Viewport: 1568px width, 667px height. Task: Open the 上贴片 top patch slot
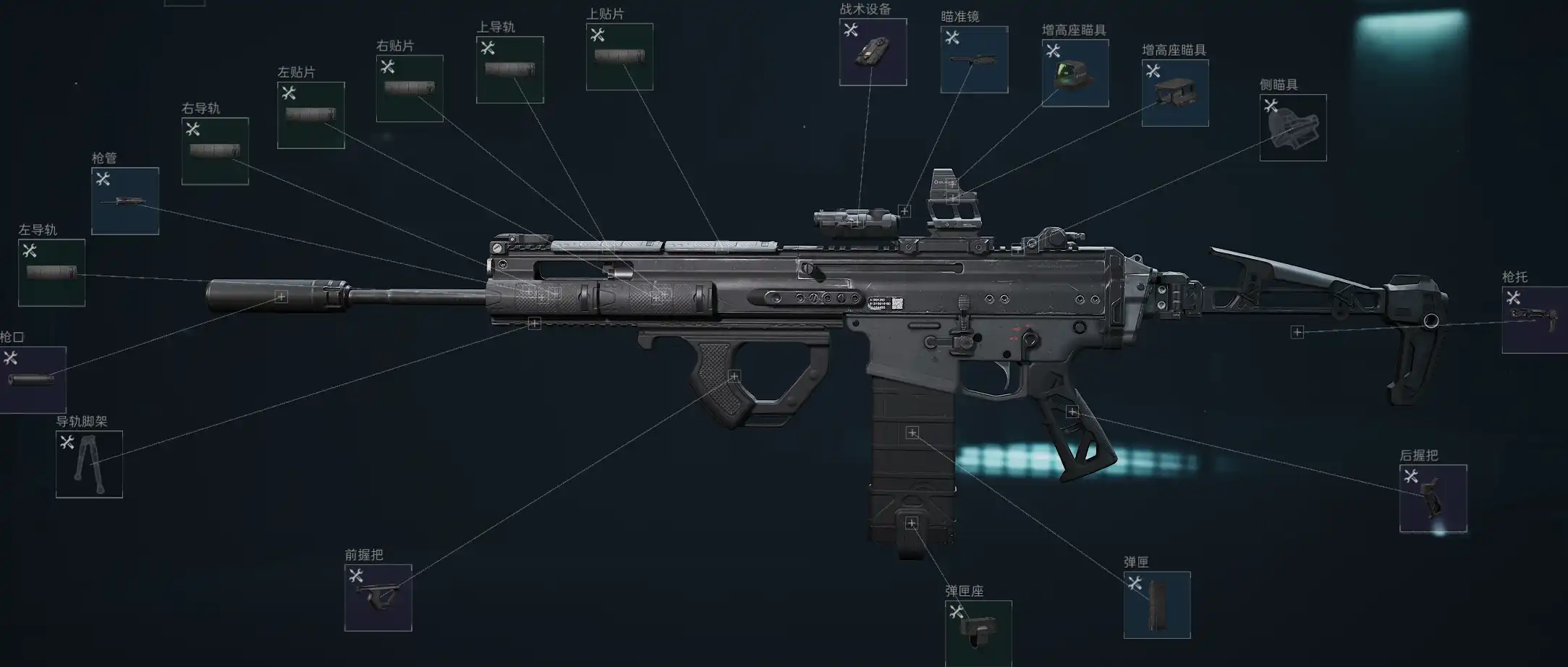click(619, 56)
